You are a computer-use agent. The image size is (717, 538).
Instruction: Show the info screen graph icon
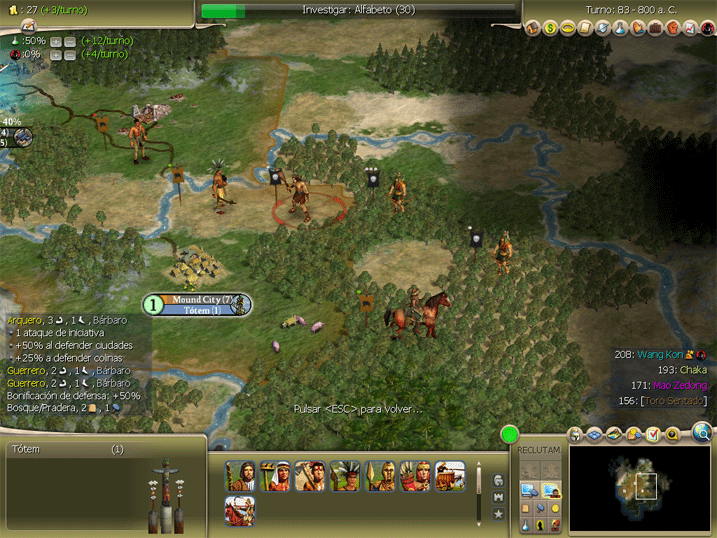[x=689, y=28]
